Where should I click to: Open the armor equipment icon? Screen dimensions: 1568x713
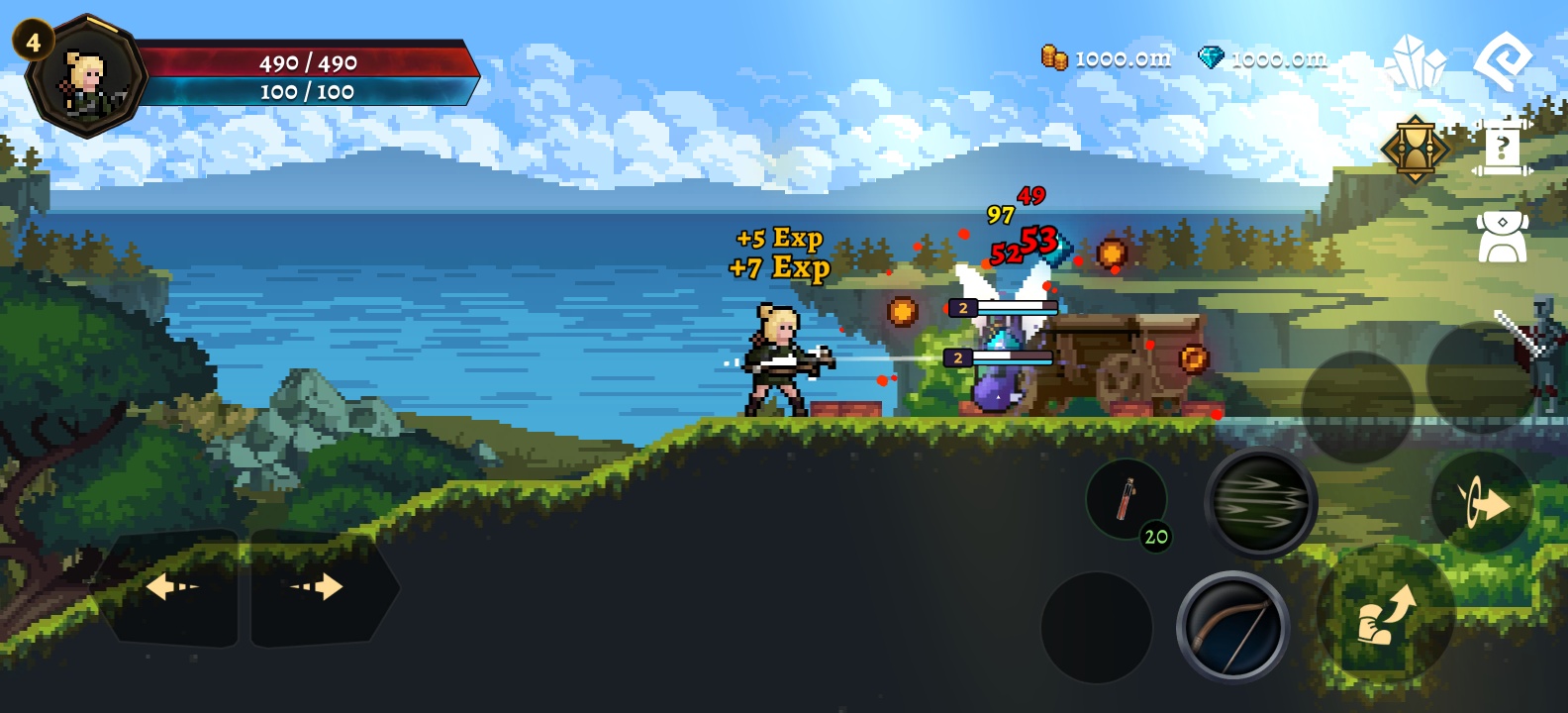pos(1503,236)
